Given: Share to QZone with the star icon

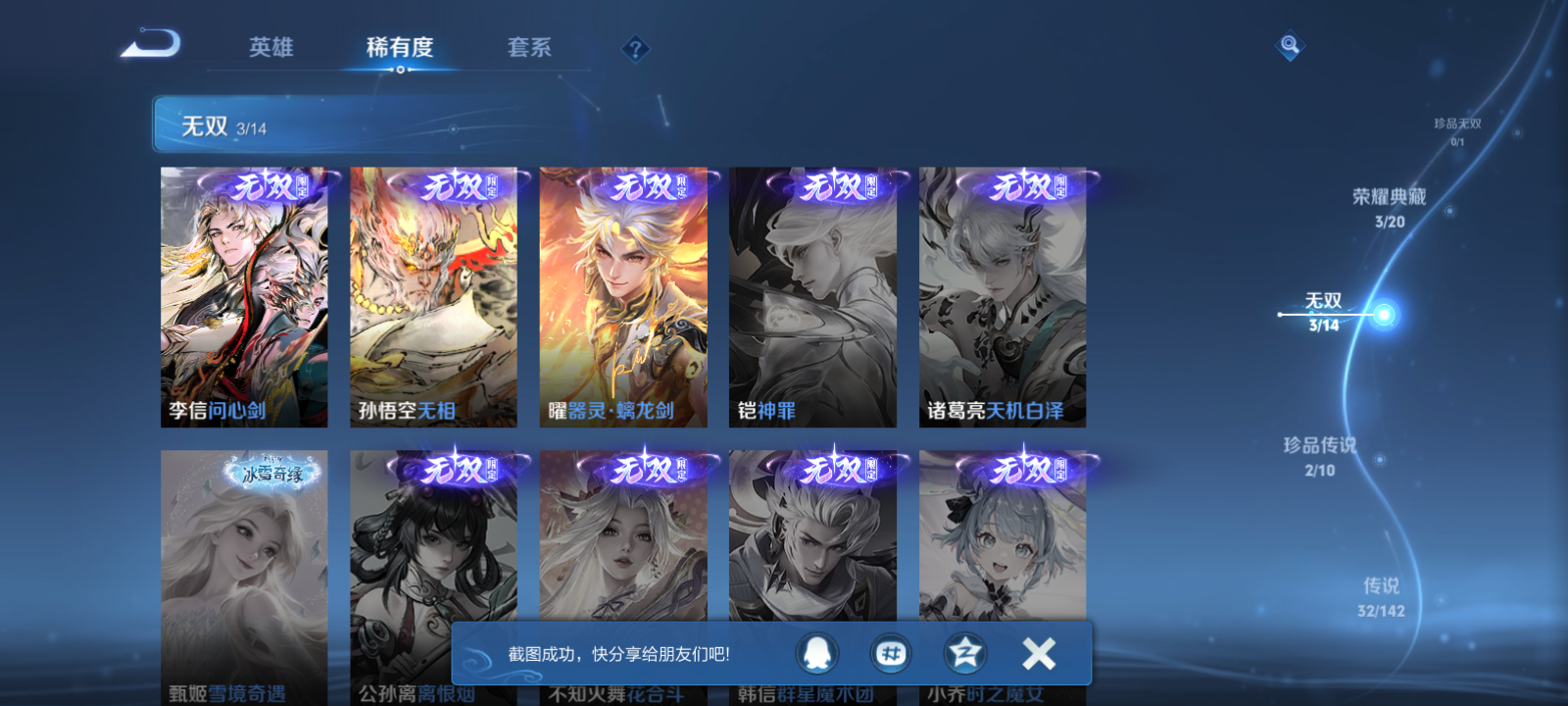Looking at the screenshot, I should click(963, 654).
